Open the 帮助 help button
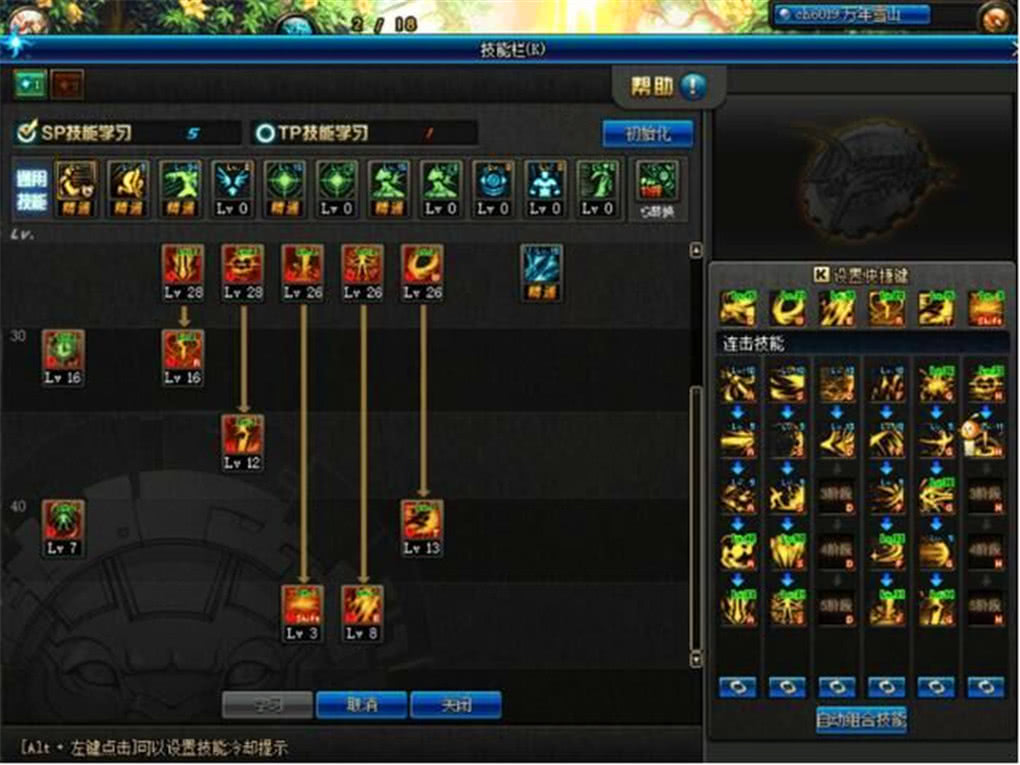The height and width of the screenshot is (765, 1020). tap(665, 87)
